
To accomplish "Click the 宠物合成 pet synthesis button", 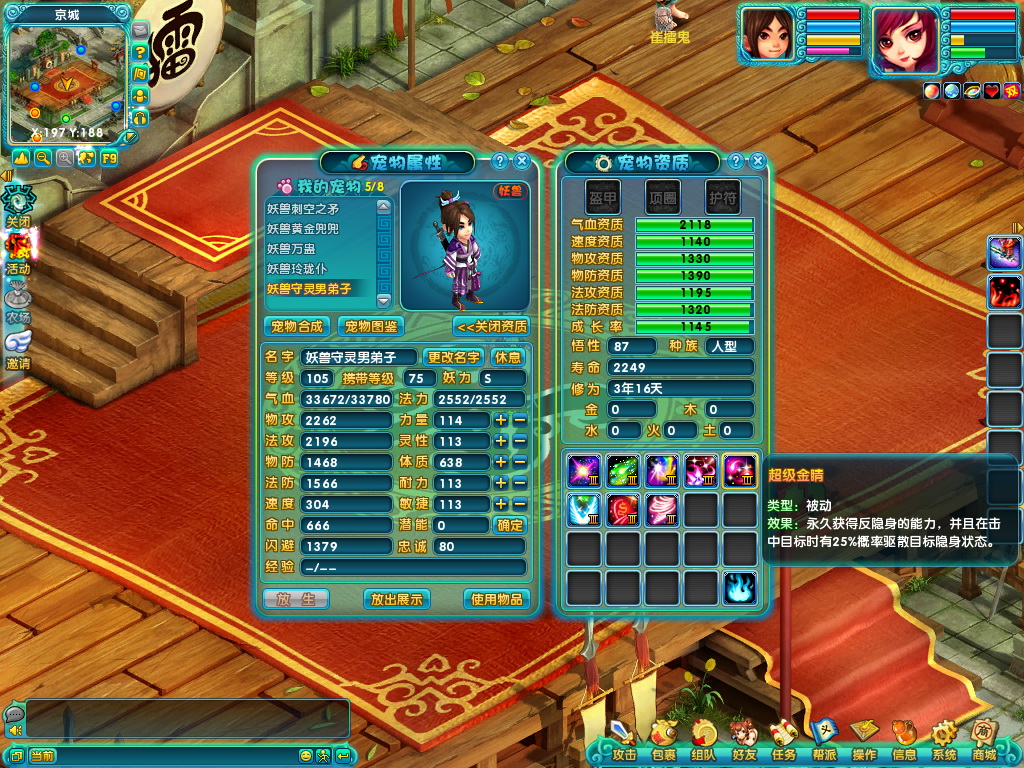I will point(296,326).
